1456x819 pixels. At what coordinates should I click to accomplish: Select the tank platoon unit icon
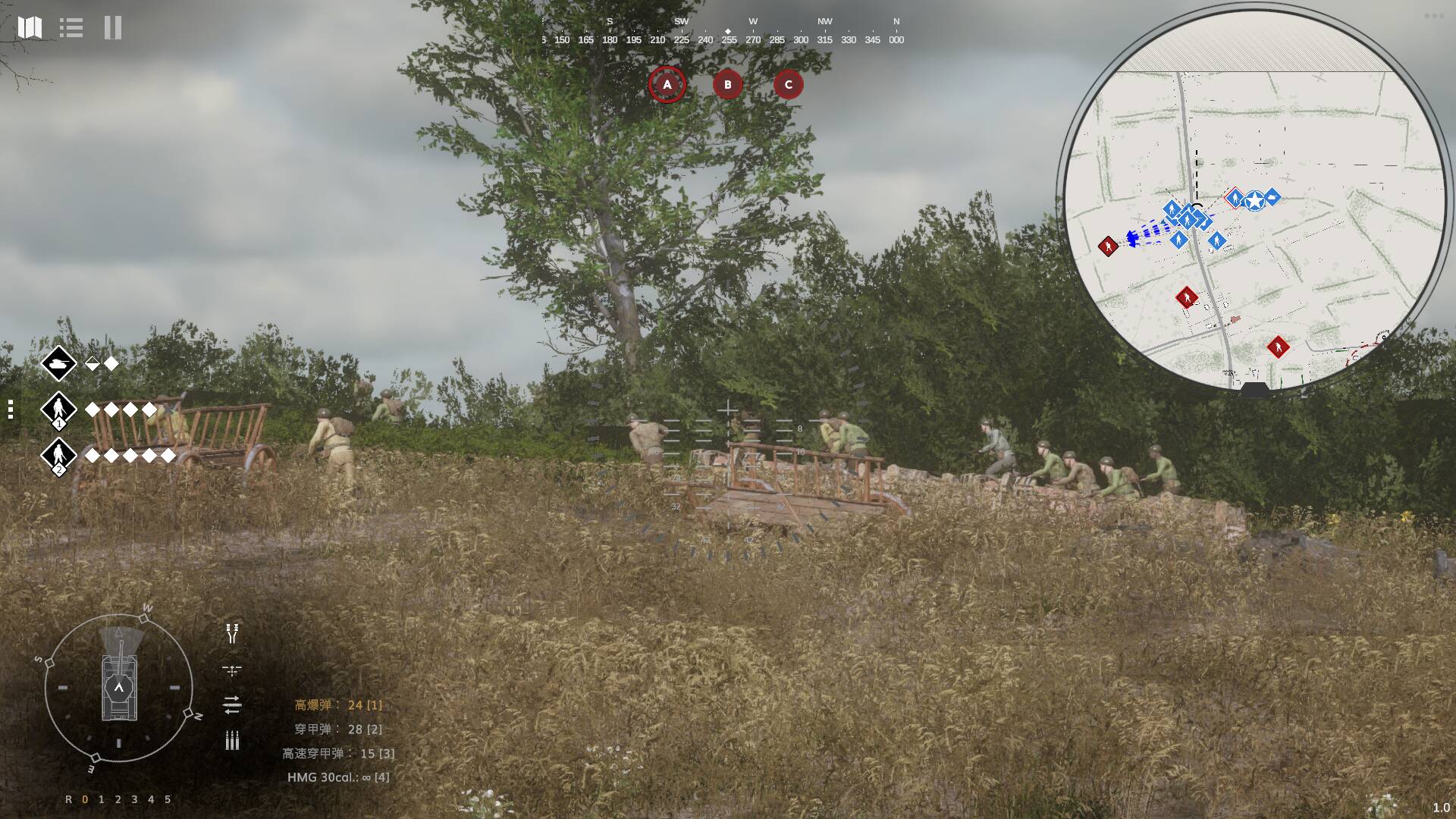click(58, 365)
